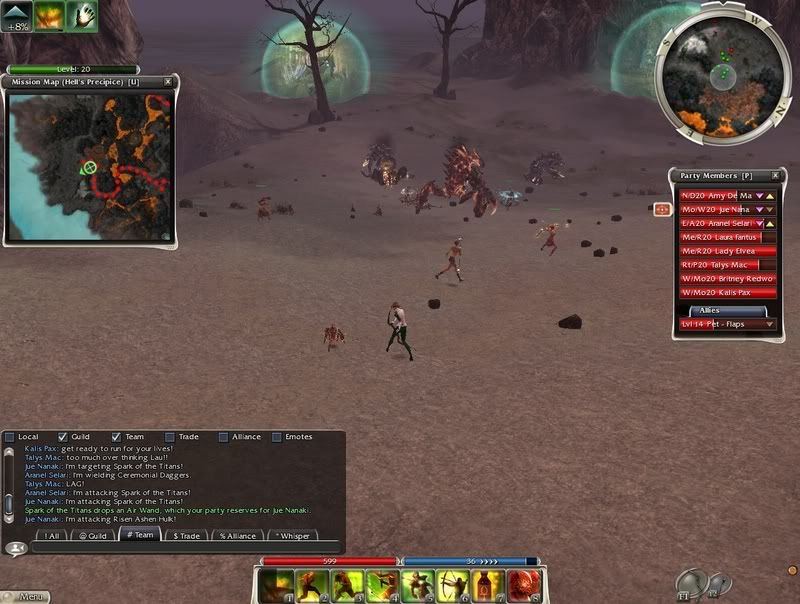Close the Party Members panel
800x604 pixels.
[774, 175]
